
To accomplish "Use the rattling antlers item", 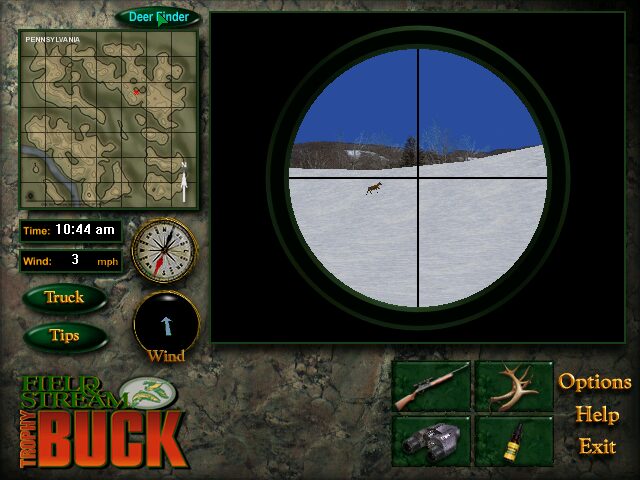I will tap(513, 385).
